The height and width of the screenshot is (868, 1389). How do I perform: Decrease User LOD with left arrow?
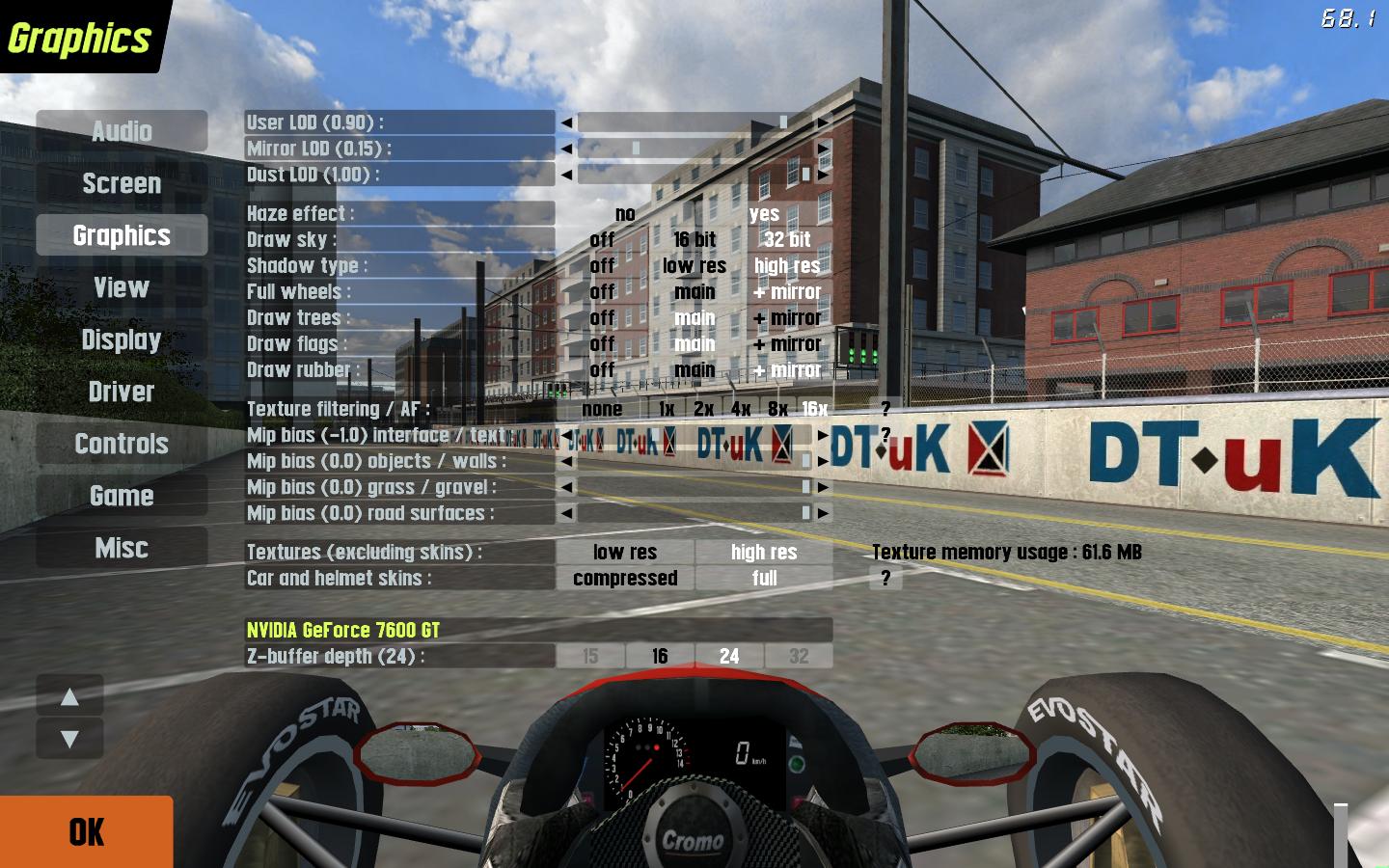pyautogui.click(x=566, y=122)
